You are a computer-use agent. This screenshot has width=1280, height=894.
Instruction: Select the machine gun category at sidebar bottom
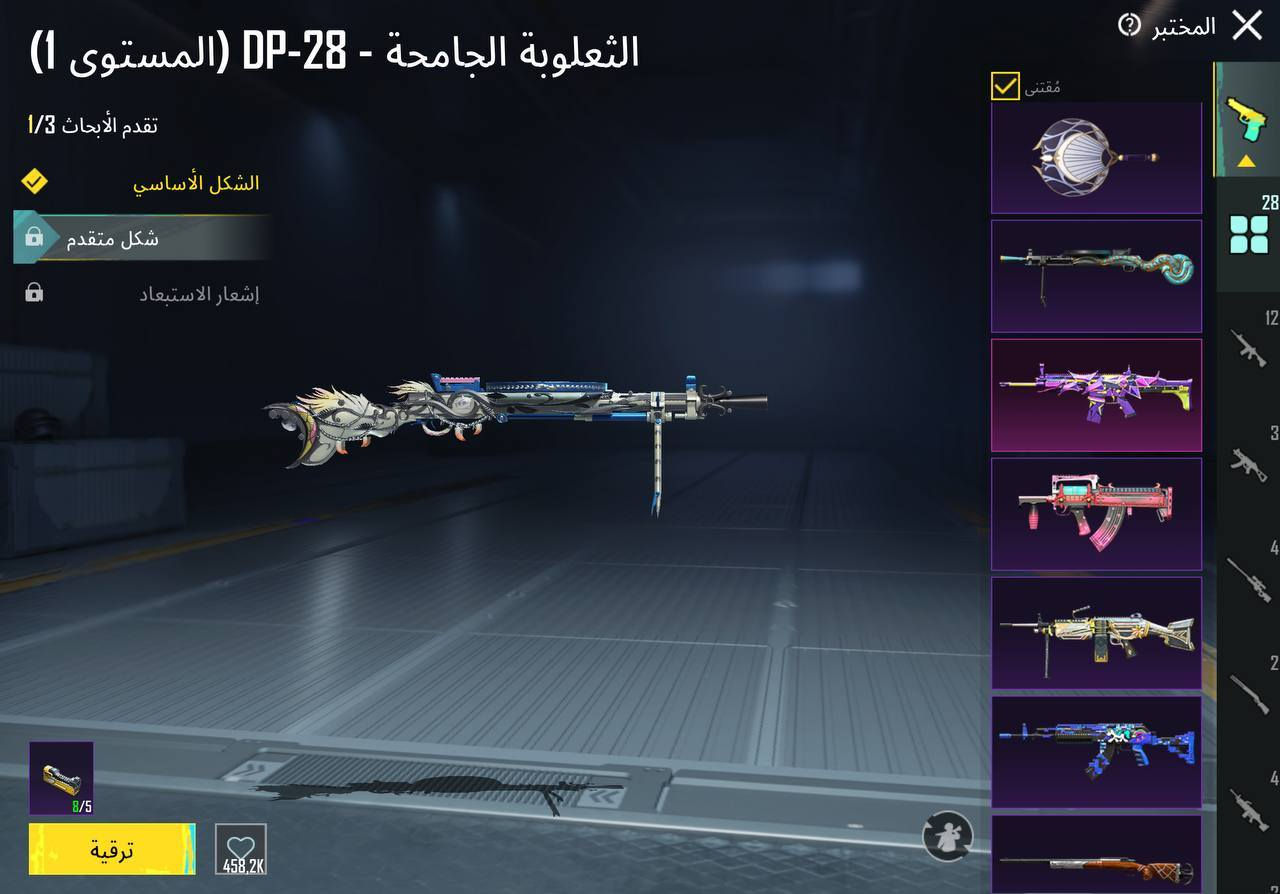(1248, 810)
